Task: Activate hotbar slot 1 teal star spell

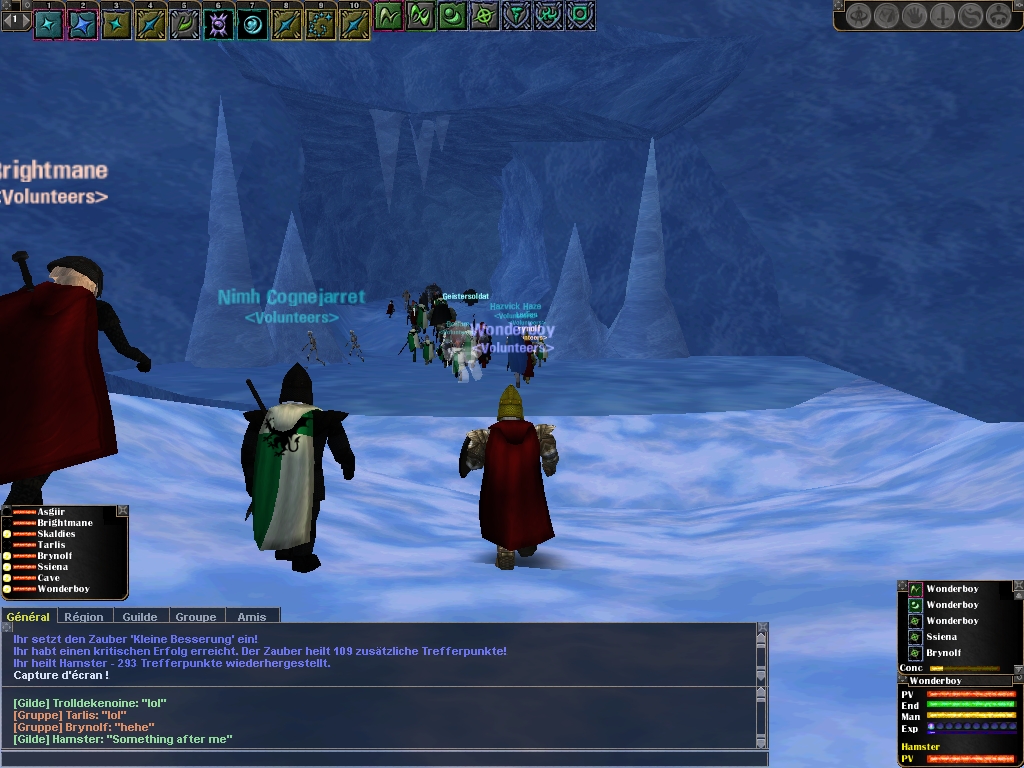Action: [x=49, y=23]
